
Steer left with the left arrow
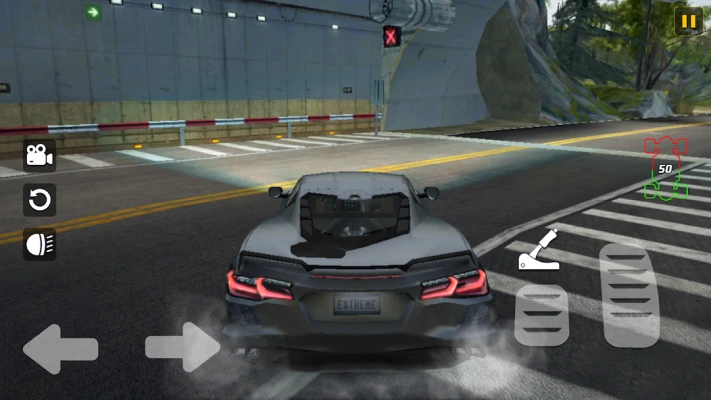[60, 349]
